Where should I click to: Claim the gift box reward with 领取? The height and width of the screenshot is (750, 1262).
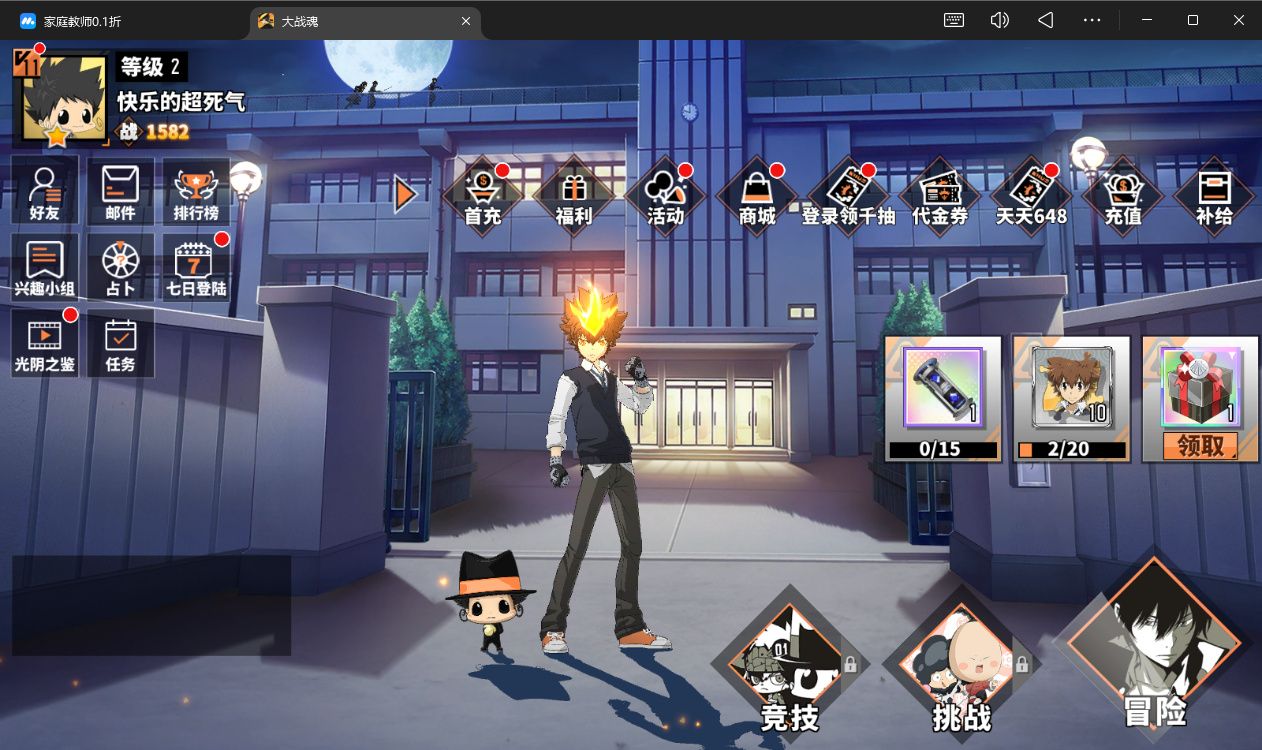tap(1200, 446)
